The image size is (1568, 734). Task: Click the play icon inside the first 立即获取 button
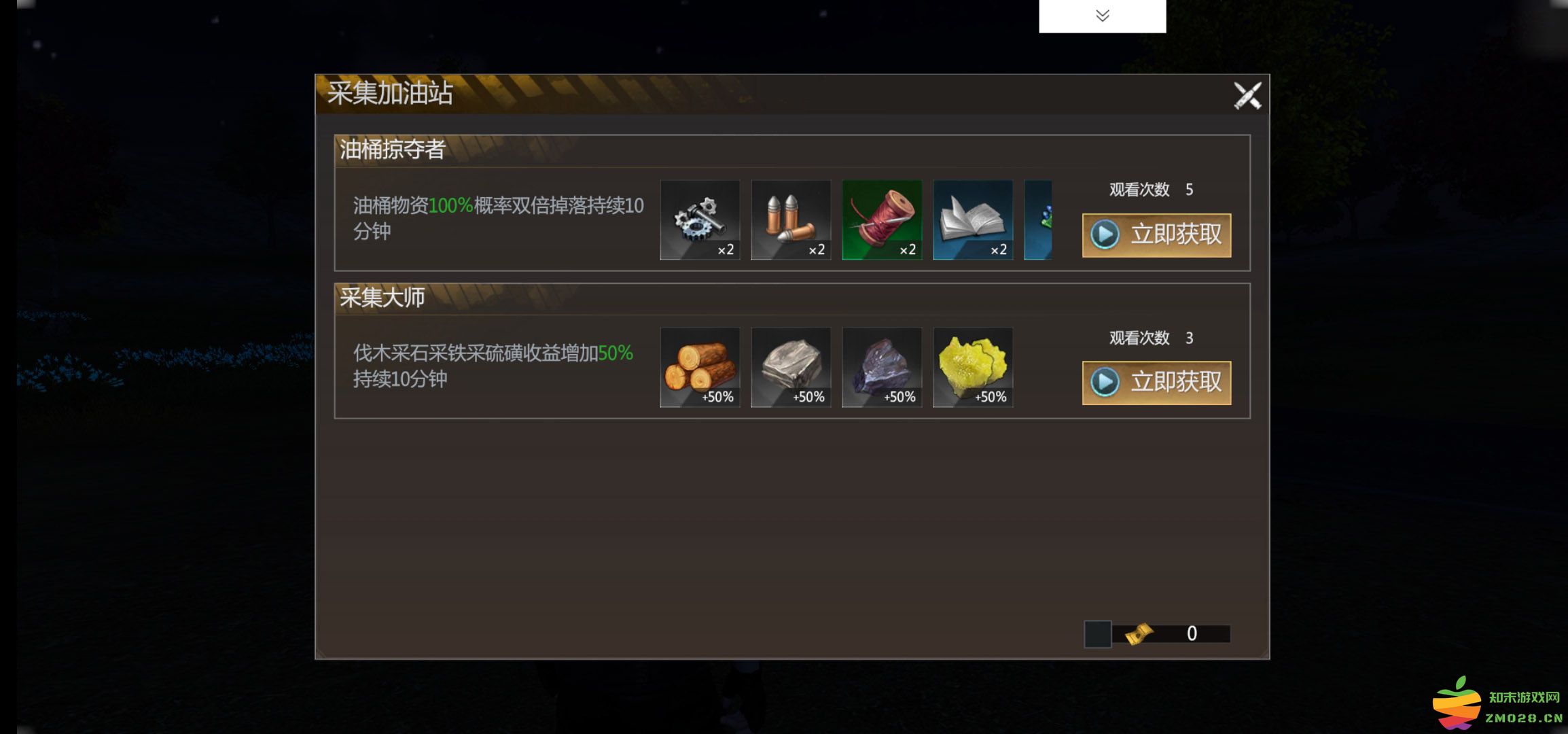(1106, 234)
